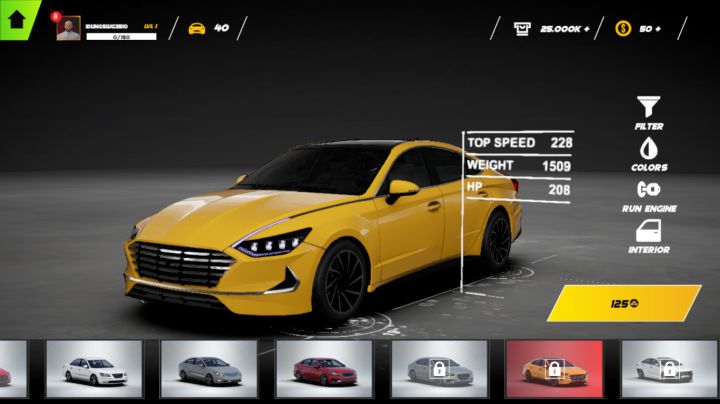Buy the car for 125
This screenshot has width=720, height=404.
click(624, 303)
